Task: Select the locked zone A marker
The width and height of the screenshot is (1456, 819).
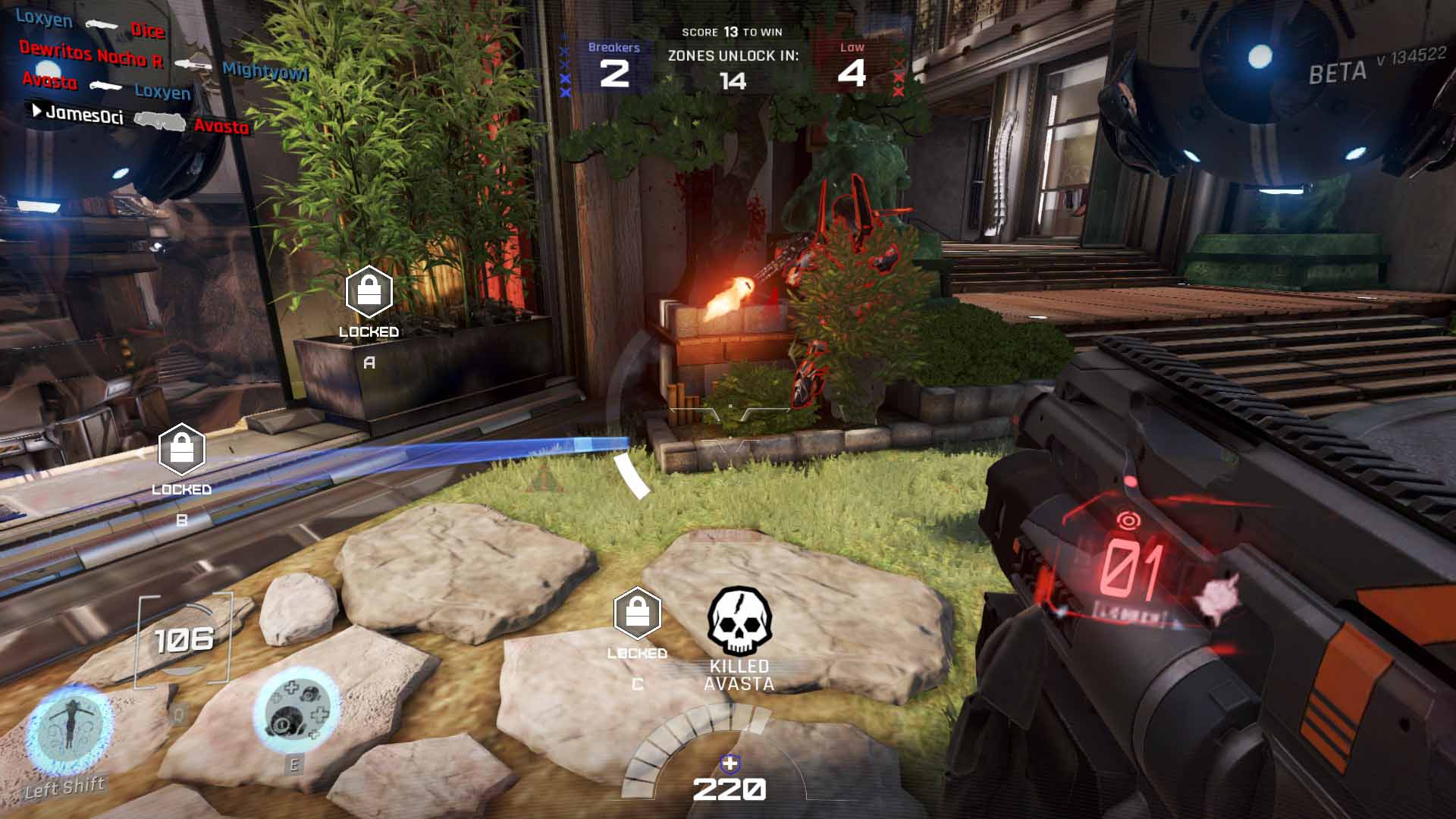Action: (x=369, y=292)
